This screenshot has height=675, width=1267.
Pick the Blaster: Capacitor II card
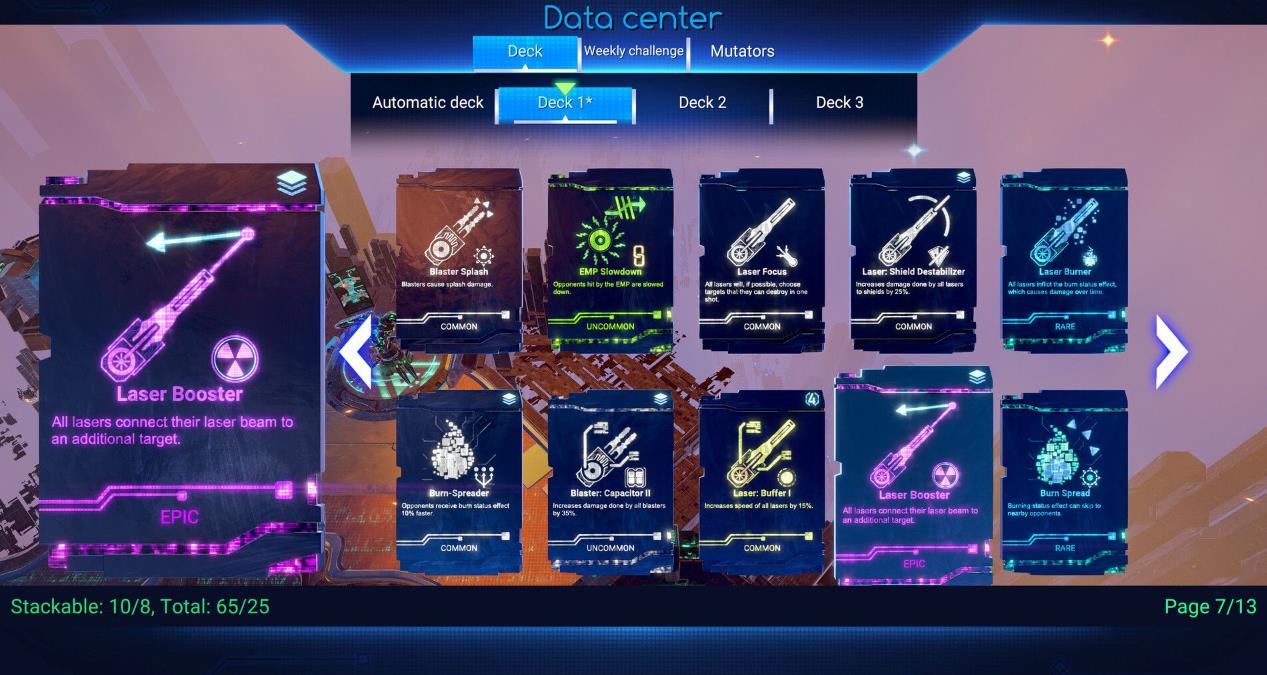610,480
